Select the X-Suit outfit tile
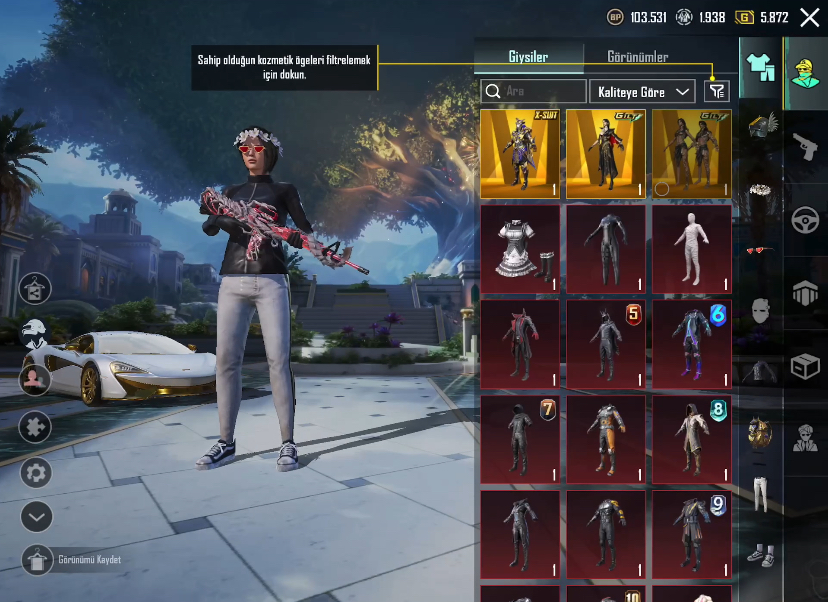Image resolution: width=828 pixels, height=602 pixels. click(520, 154)
